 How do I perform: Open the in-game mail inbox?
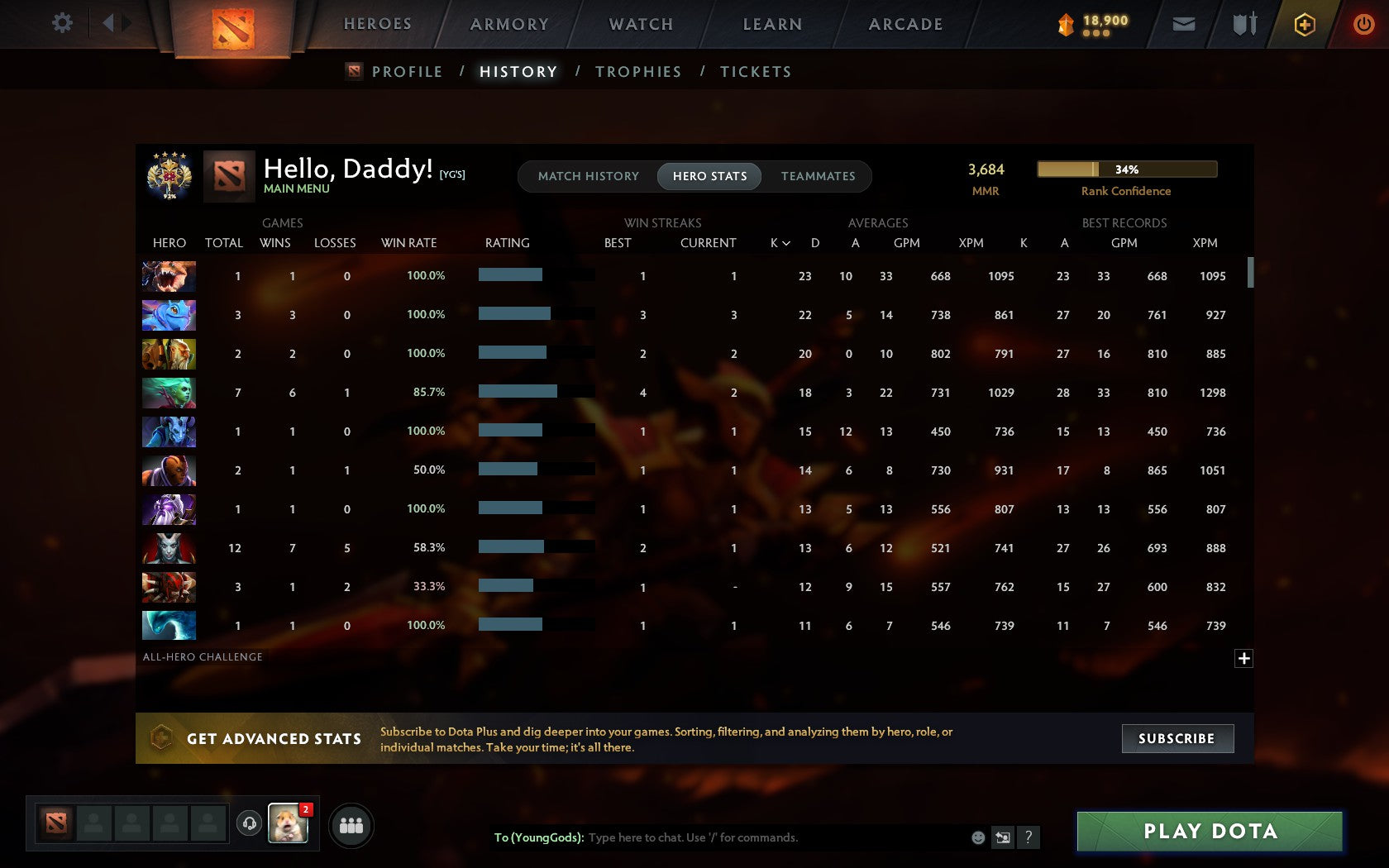[x=1184, y=24]
